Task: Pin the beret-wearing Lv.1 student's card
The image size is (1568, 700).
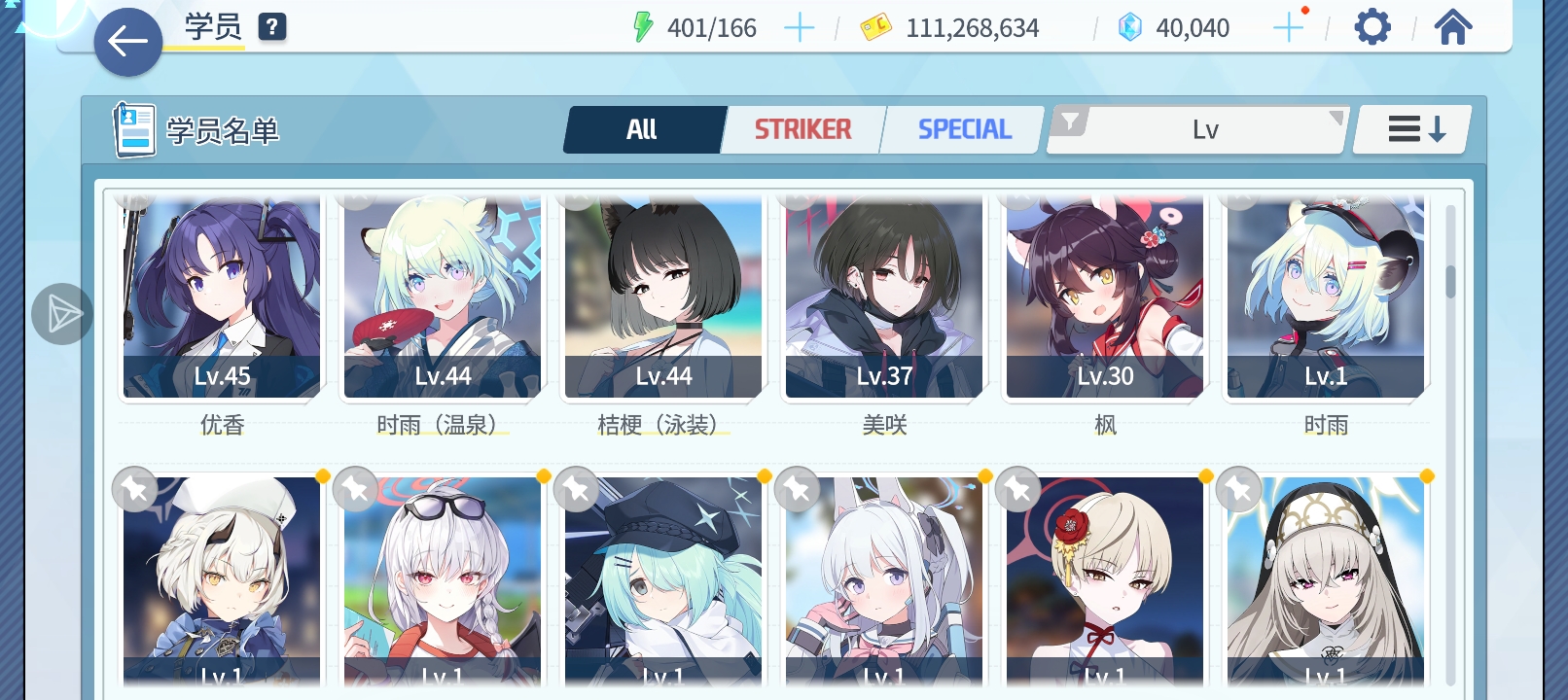Action: [133, 489]
